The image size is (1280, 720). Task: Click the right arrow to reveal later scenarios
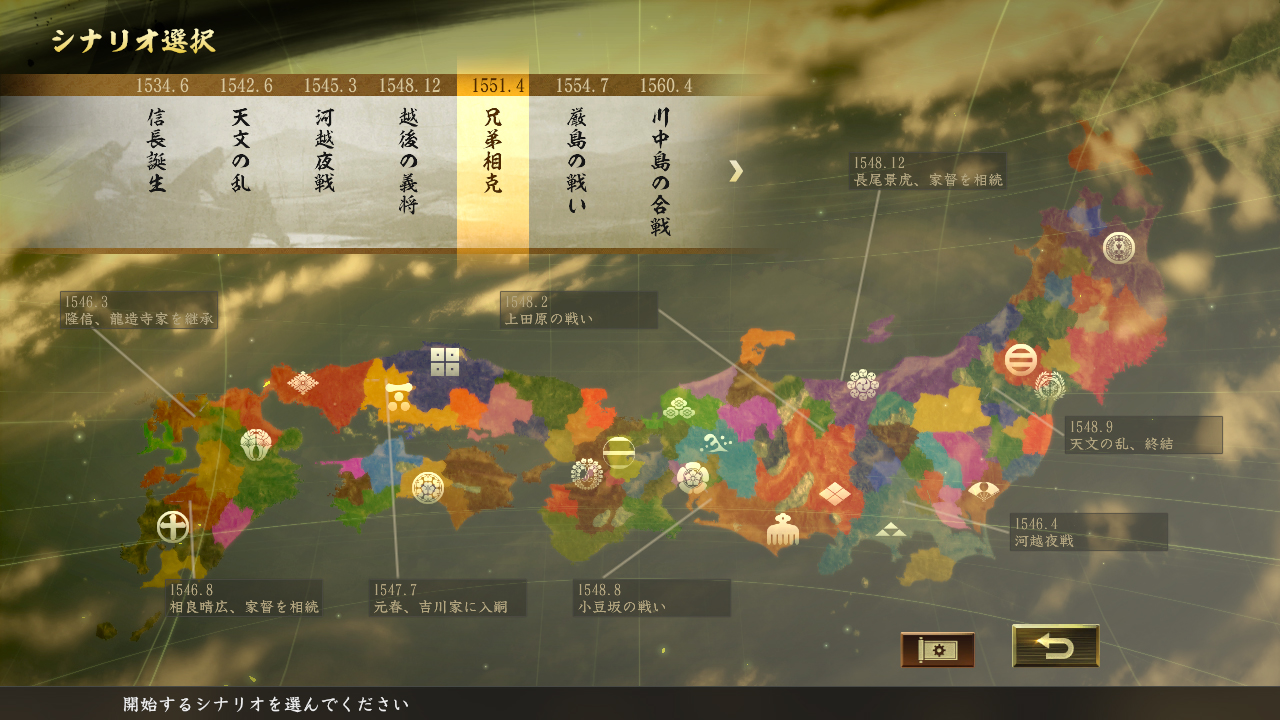click(x=738, y=172)
